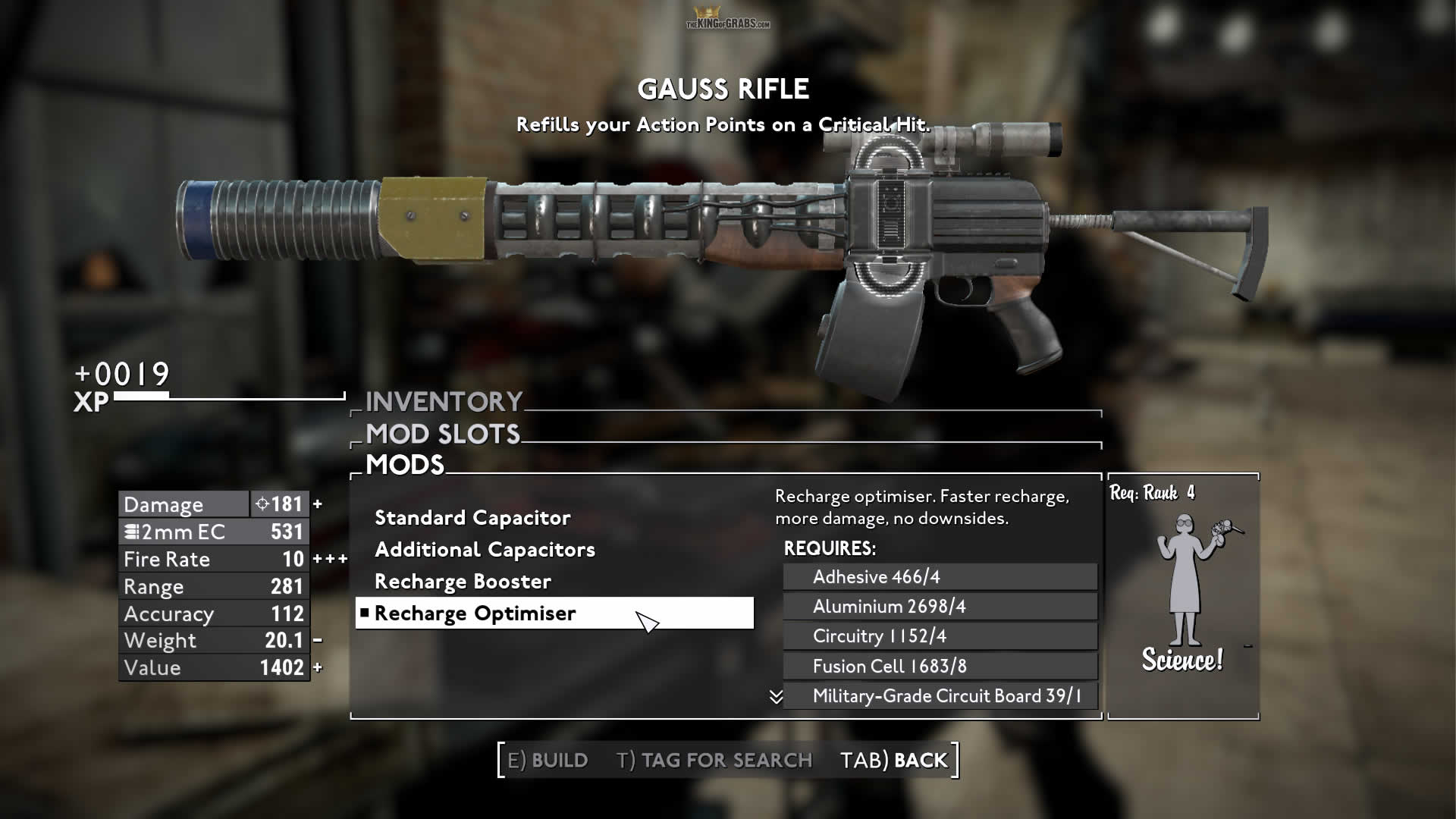Pick the Recharge Booster mod
Image resolution: width=1456 pixels, height=819 pixels.
pyautogui.click(x=463, y=582)
